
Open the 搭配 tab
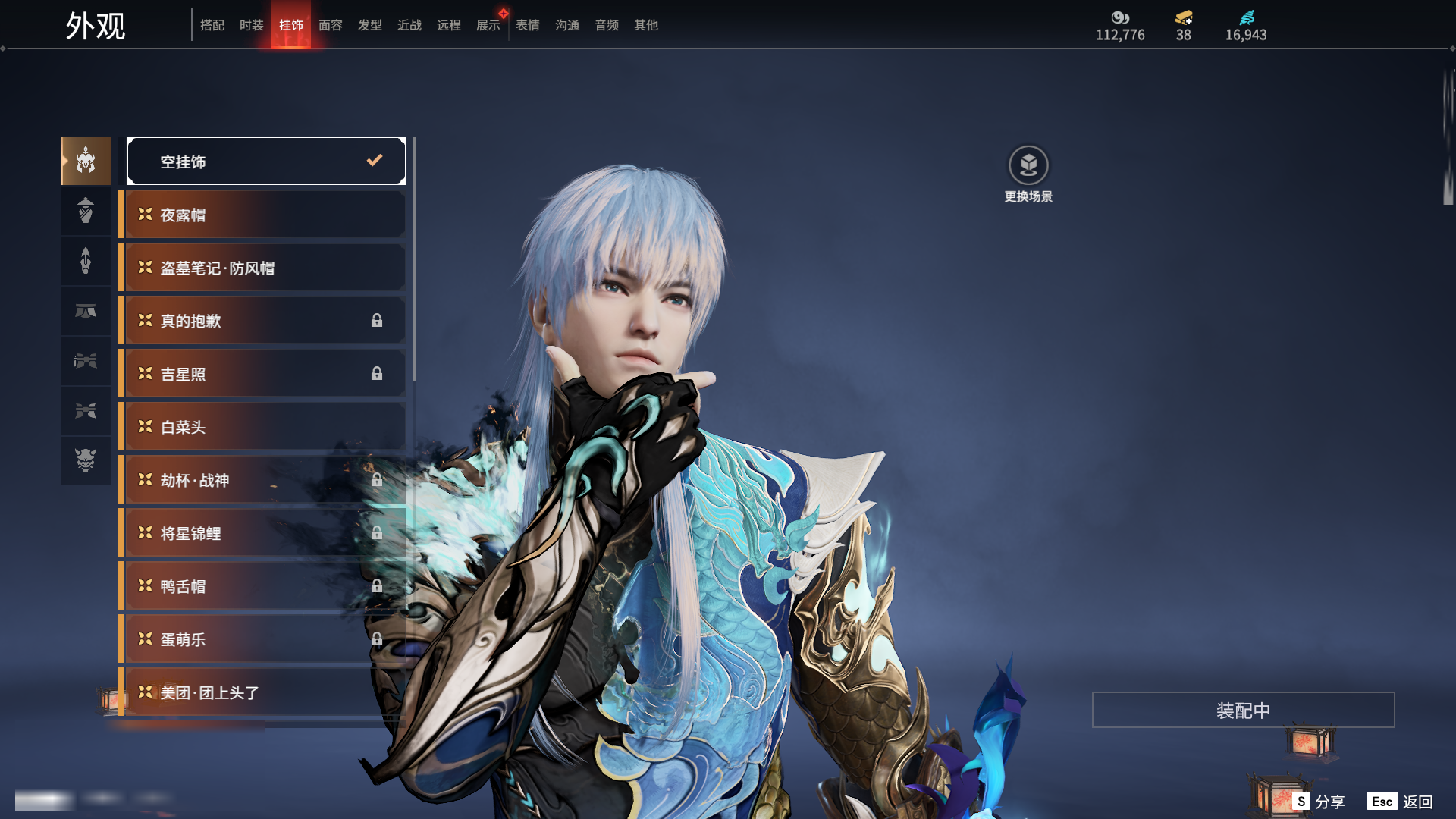(x=212, y=25)
